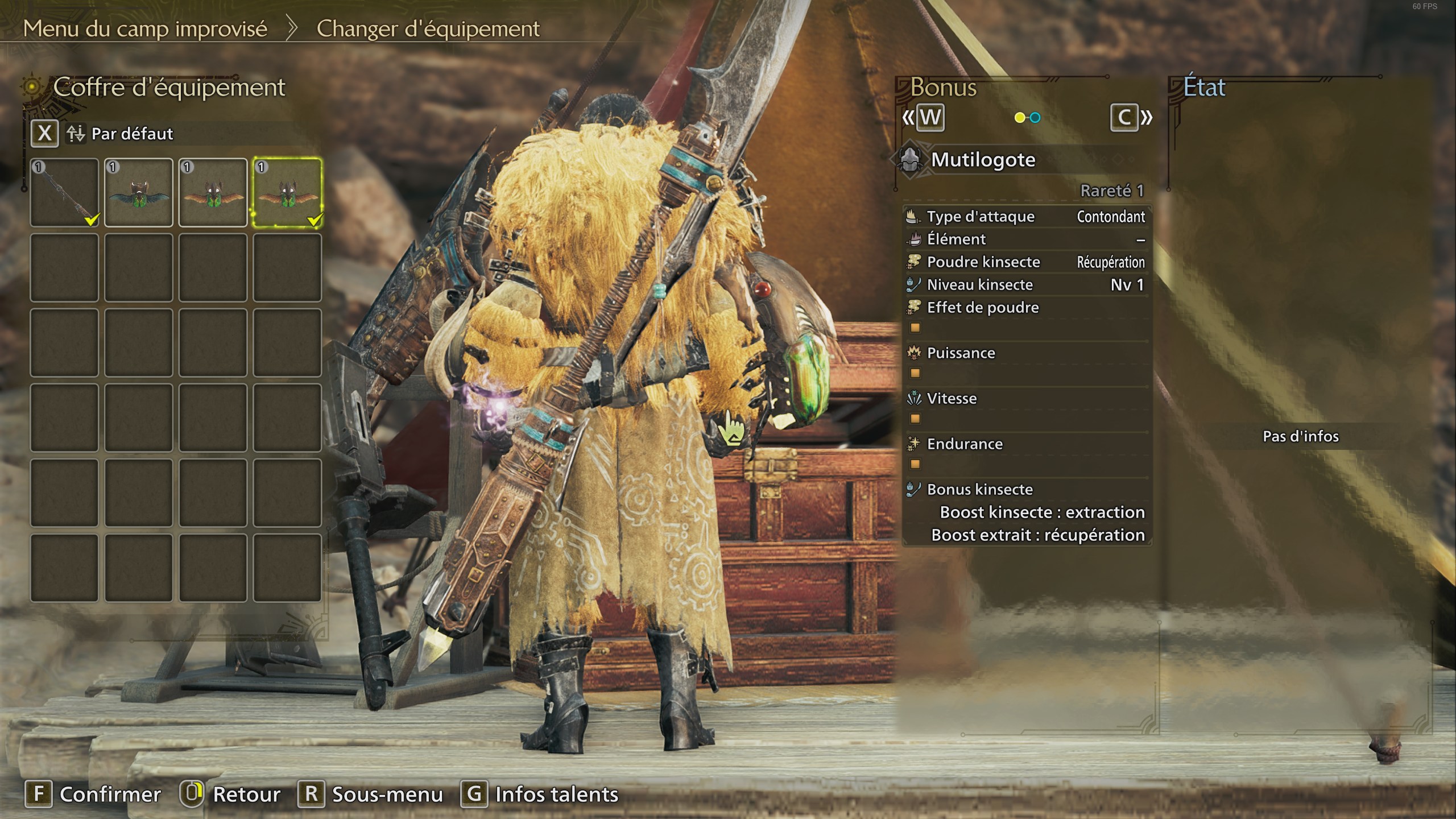Click the kinsect helmet icon beside Mutilogote
Image resolution: width=1456 pixels, height=819 pixels.
coord(914,159)
